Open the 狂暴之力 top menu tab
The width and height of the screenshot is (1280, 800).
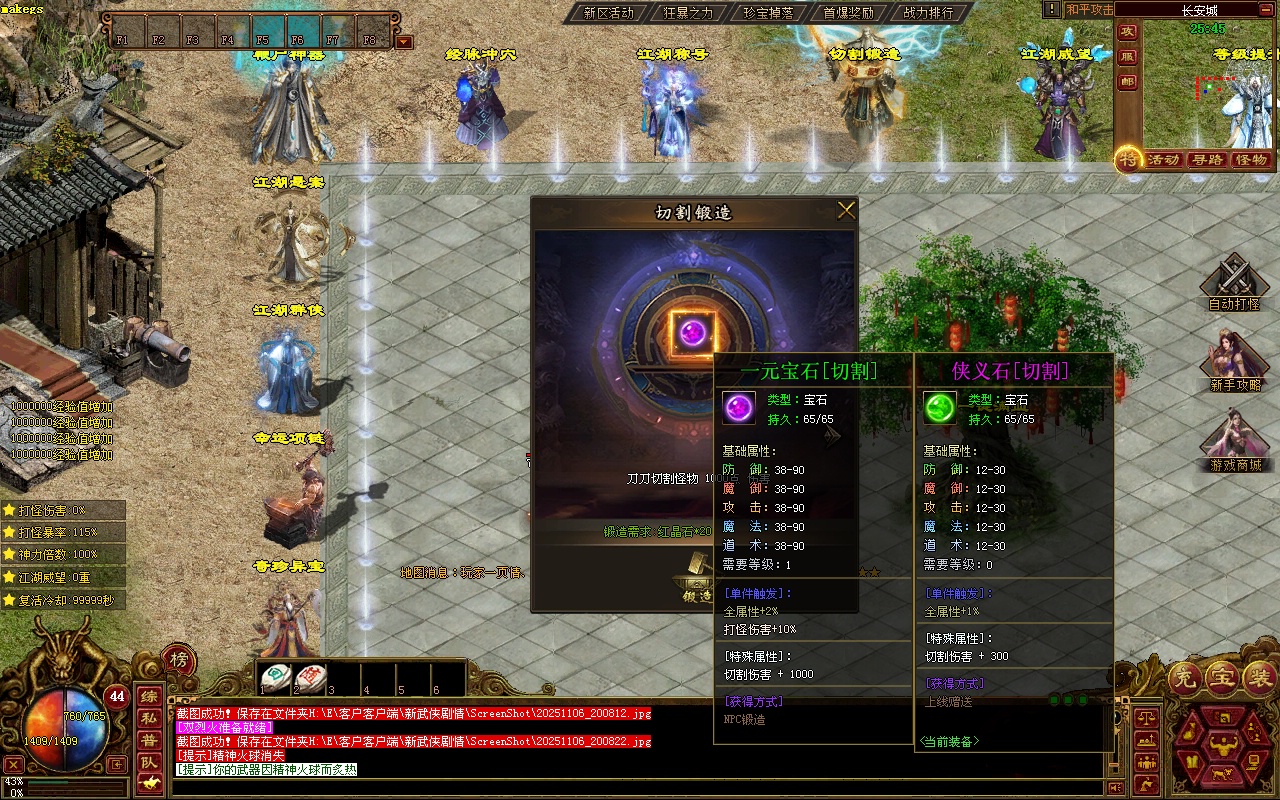(688, 13)
